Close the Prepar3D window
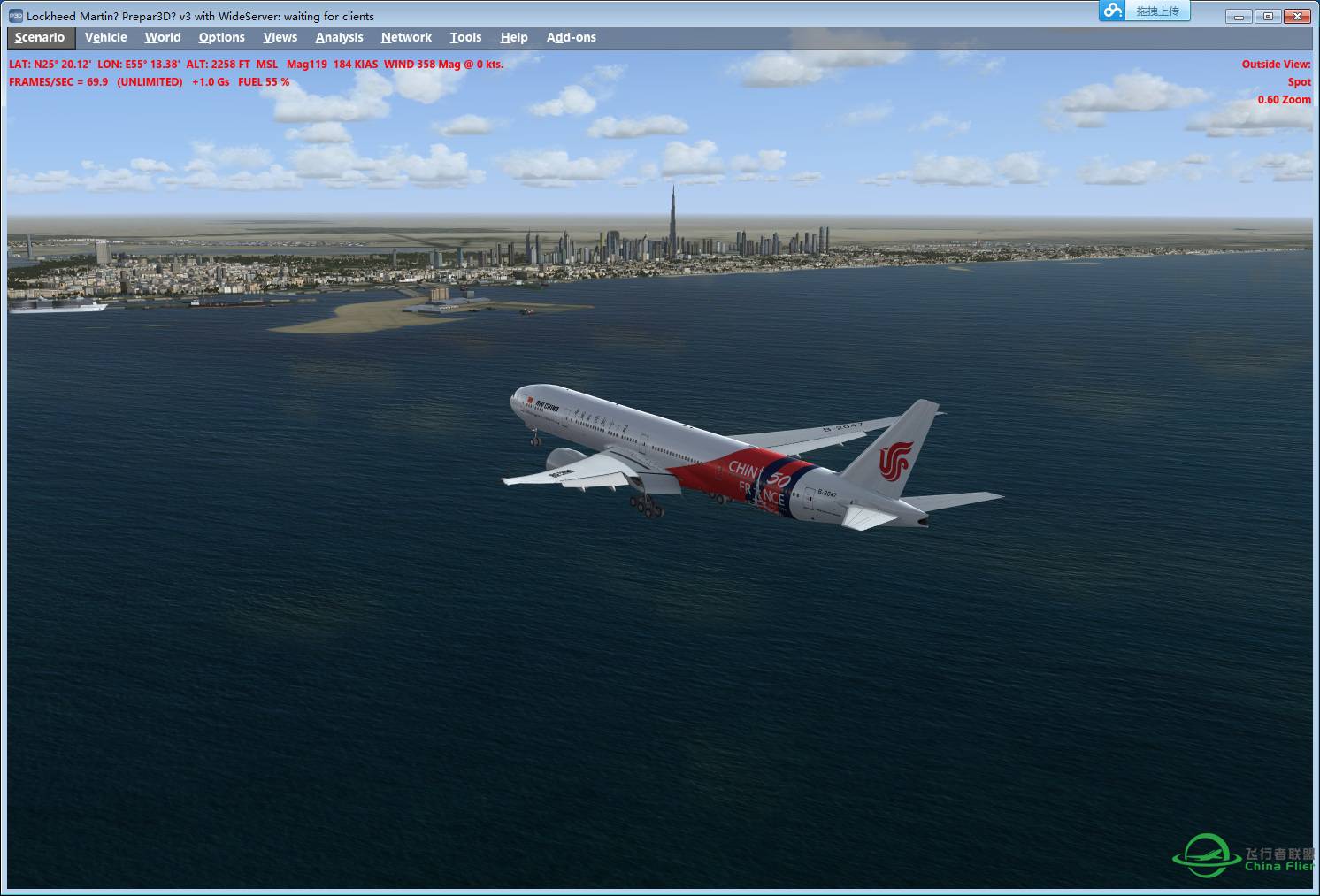 pyautogui.click(x=1297, y=16)
